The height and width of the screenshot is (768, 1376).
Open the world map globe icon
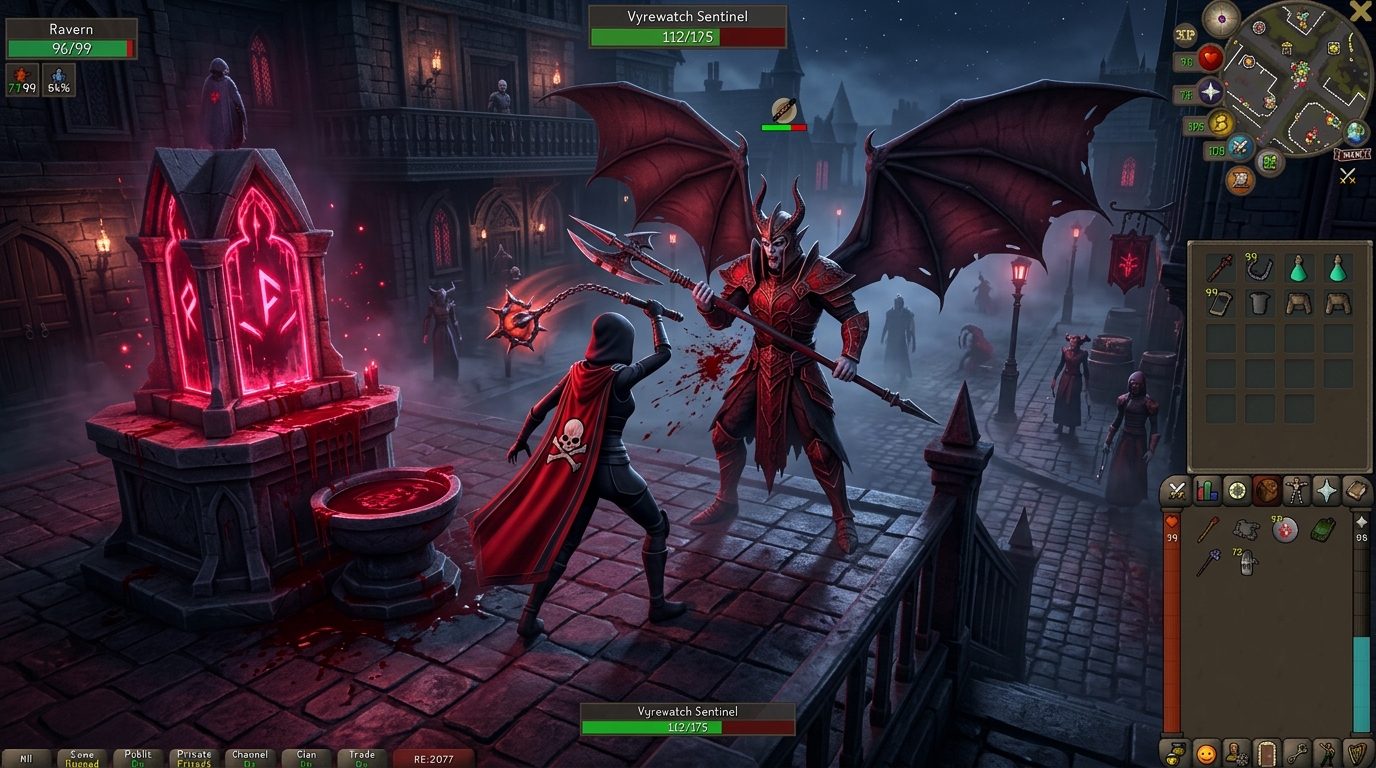click(x=1356, y=133)
